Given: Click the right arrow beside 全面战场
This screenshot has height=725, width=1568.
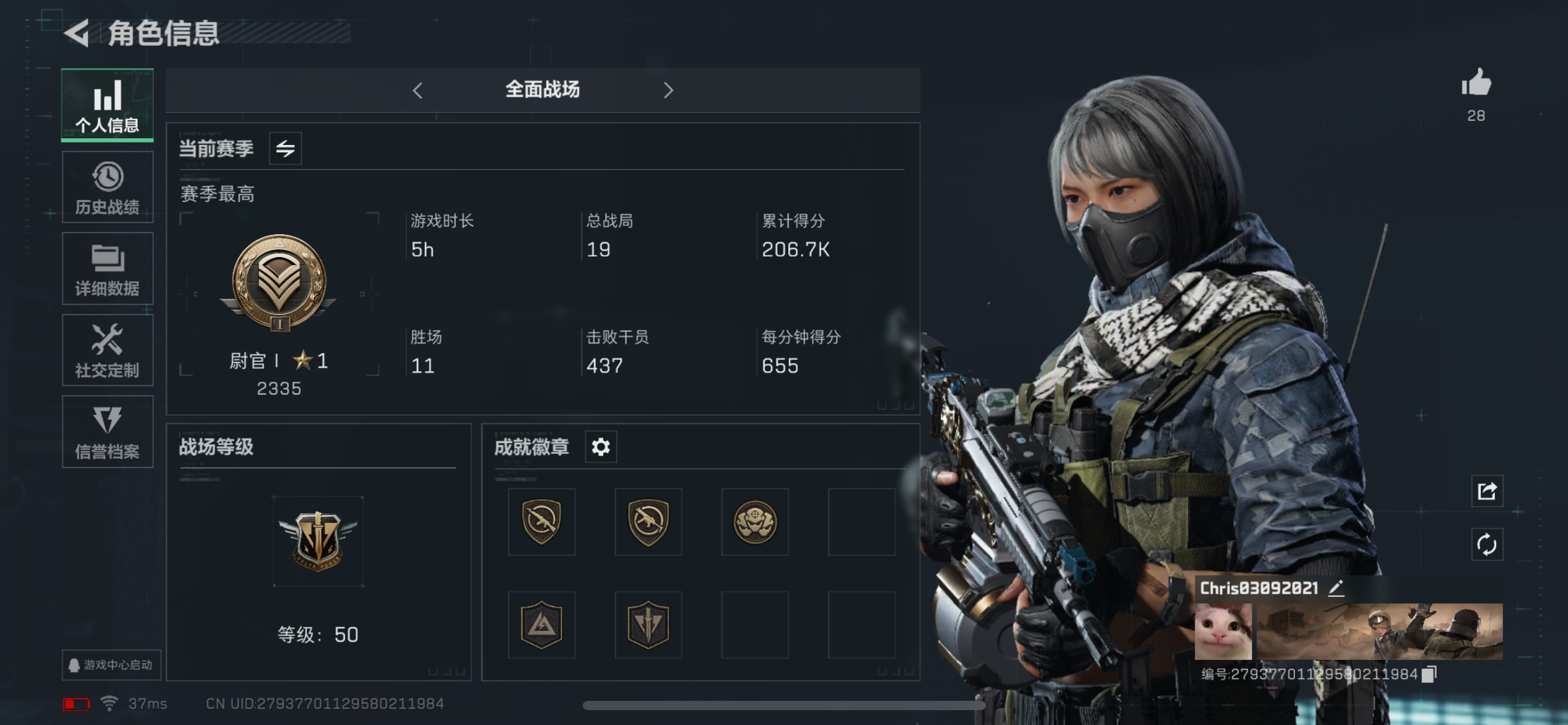Looking at the screenshot, I should click(668, 90).
